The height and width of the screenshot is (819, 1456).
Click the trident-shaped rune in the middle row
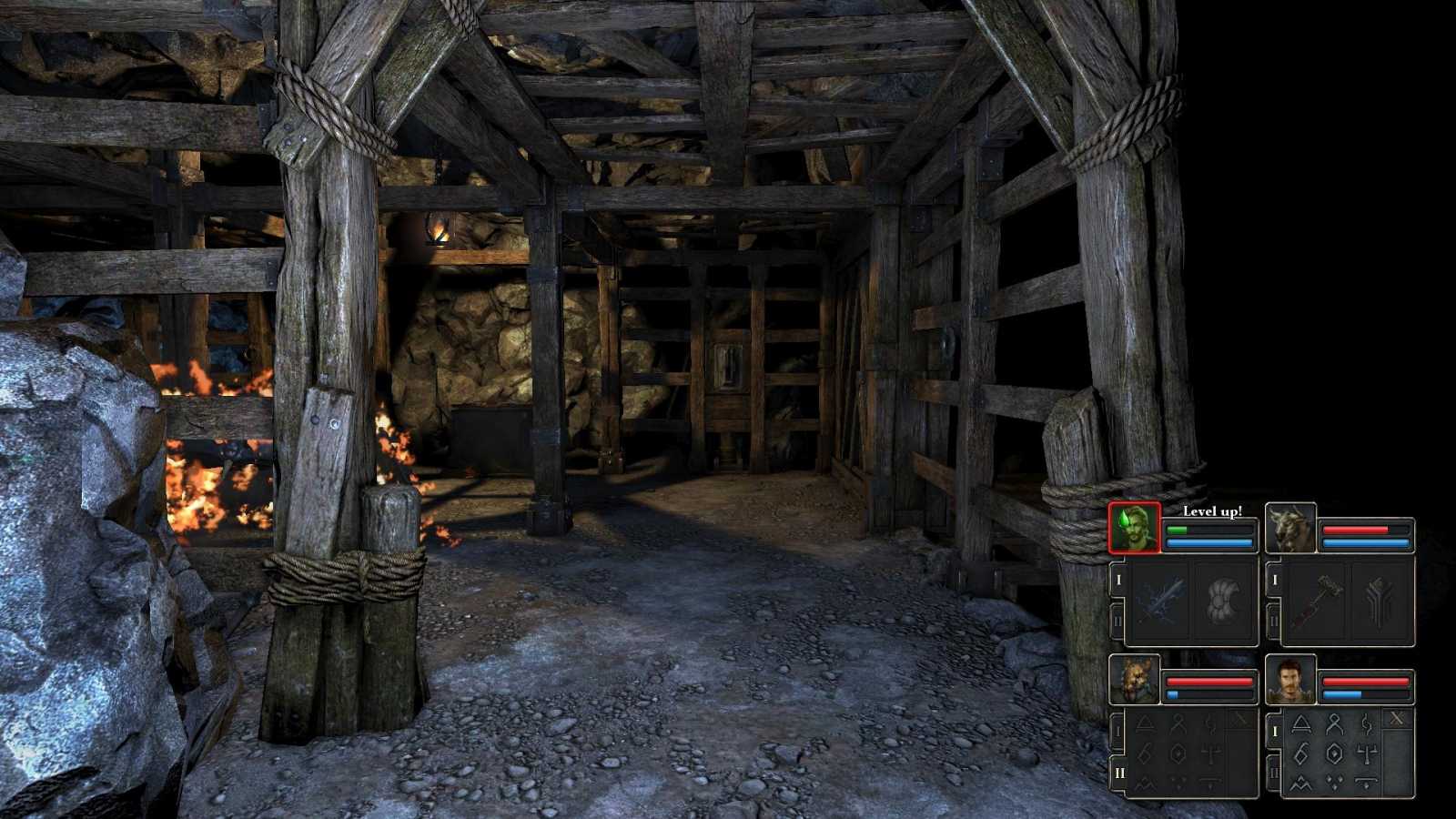coord(1367,753)
